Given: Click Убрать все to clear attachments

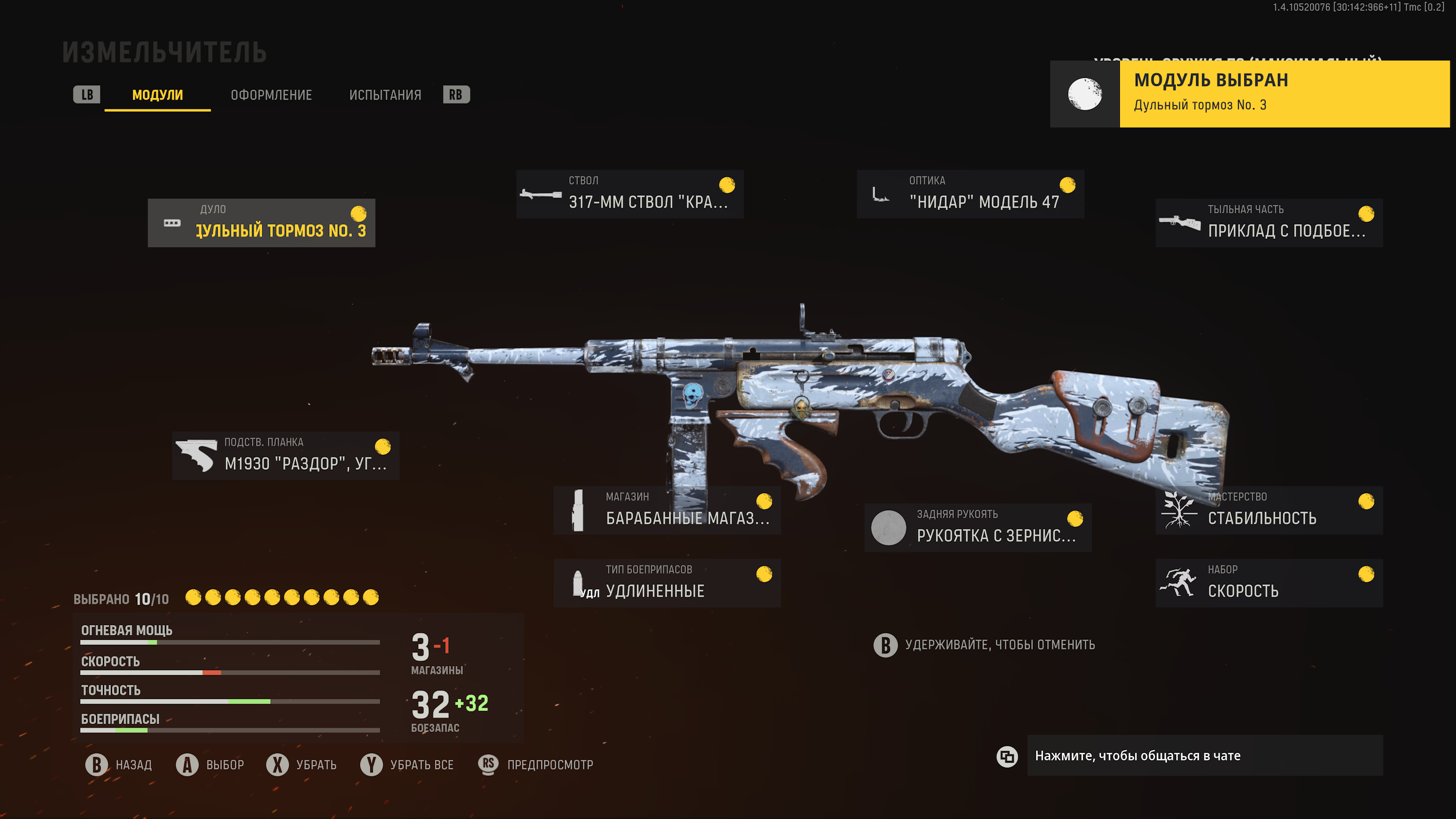Looking at the screenshot, I should pos(407,765).
